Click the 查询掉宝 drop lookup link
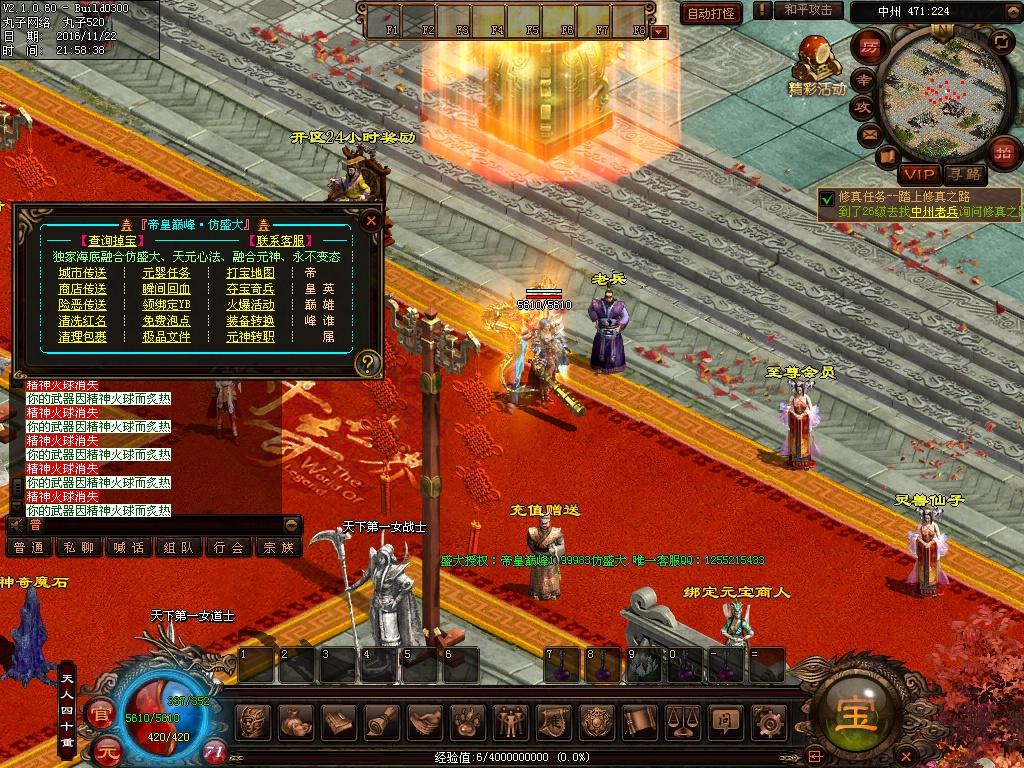Viewport: 1024px width, 768px height. (x=109, y=240)
